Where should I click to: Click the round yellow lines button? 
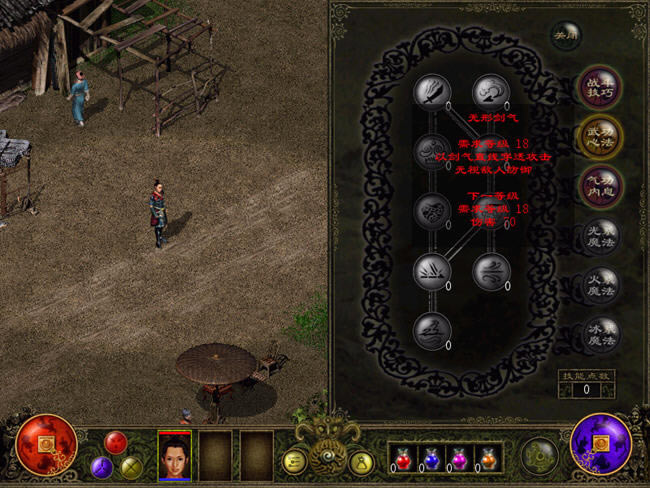(295, 461)
